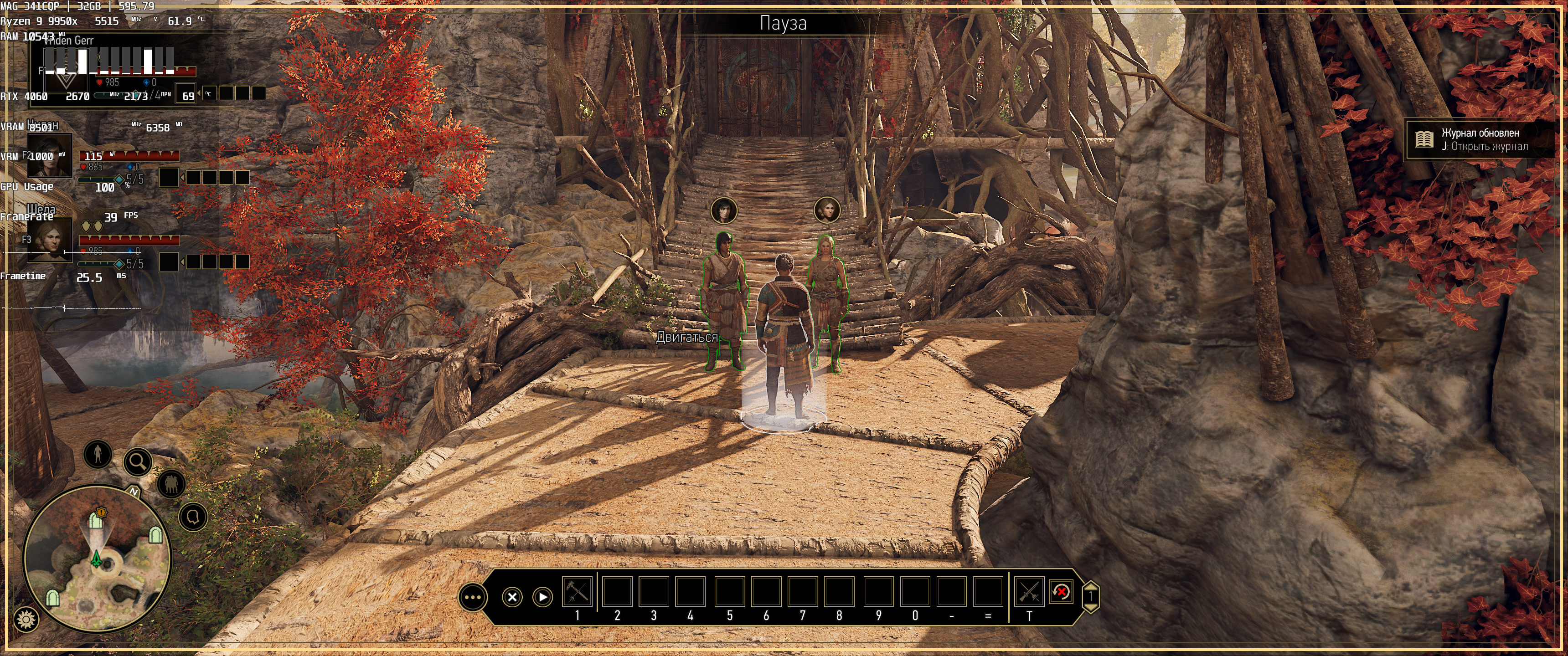
Task: Activate the magnifying glass search button
Action: point(138,462)
